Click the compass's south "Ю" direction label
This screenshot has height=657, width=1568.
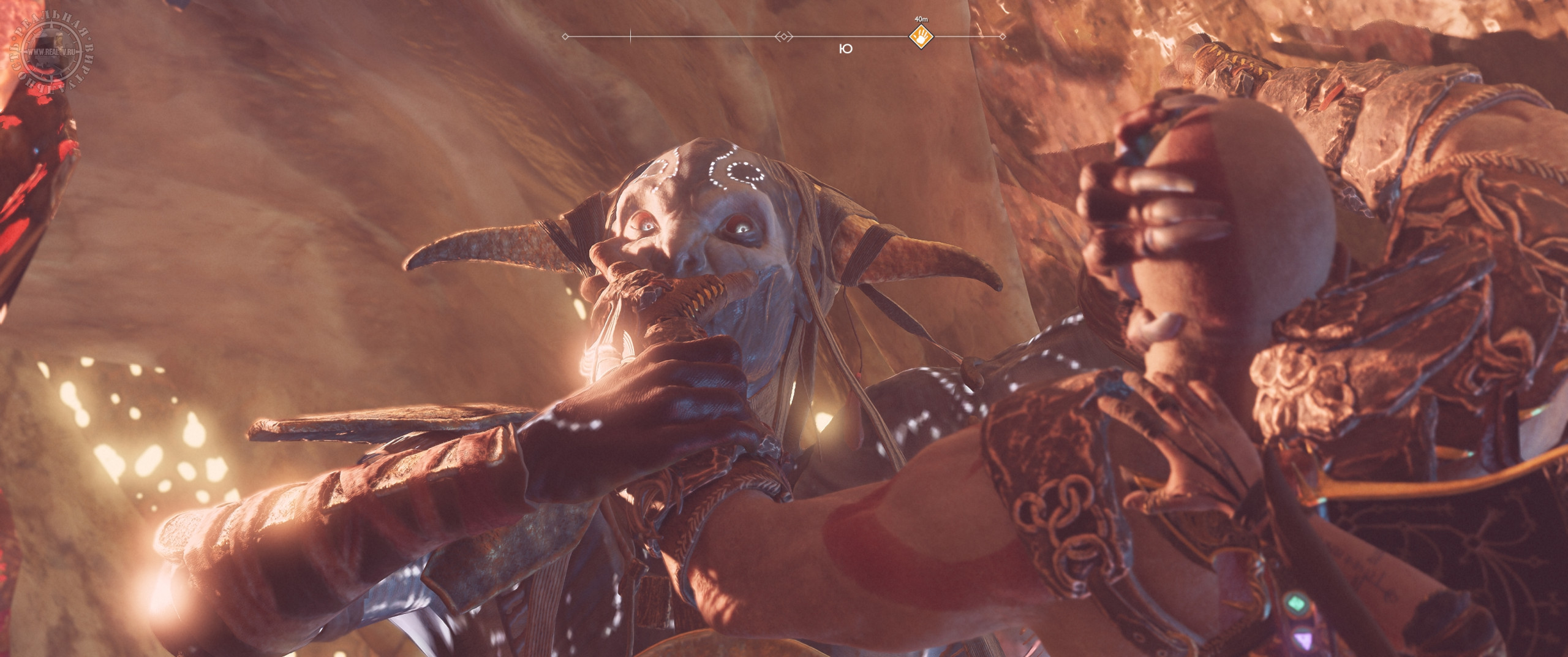(846, 50)
